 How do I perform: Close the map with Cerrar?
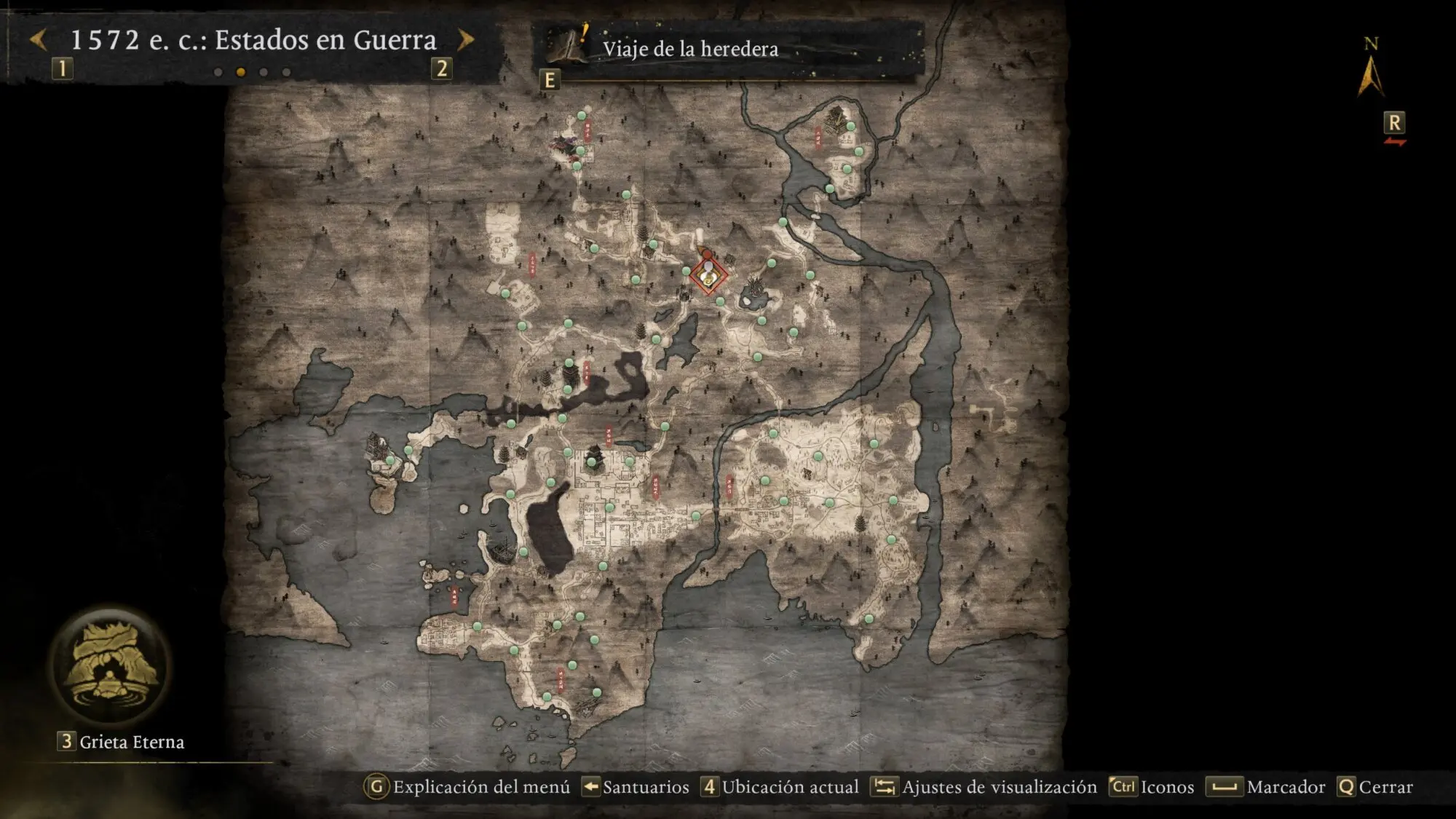pos(1375,787)
